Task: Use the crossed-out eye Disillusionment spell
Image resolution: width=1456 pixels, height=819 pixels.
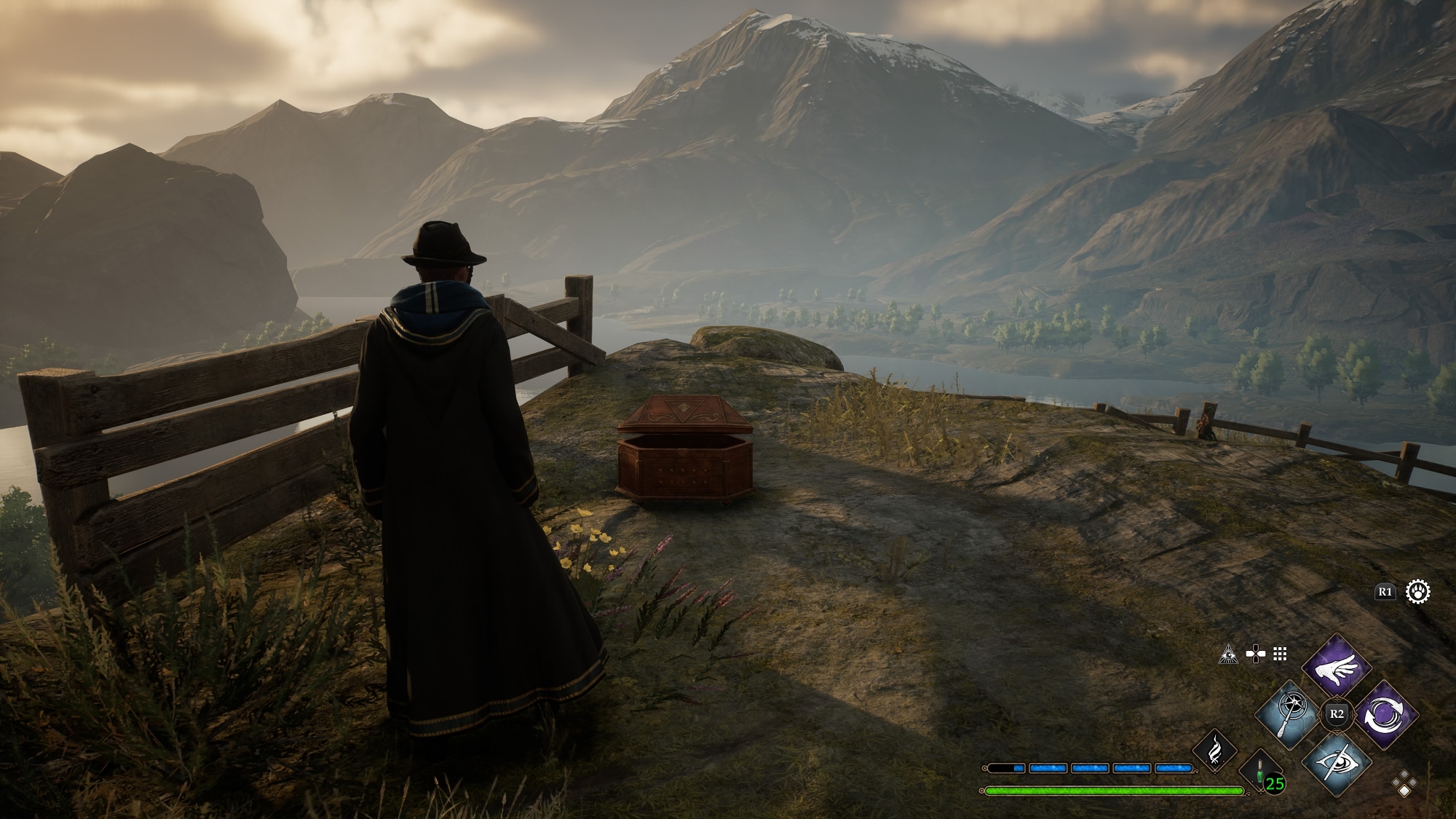Action: (1337, 763)
